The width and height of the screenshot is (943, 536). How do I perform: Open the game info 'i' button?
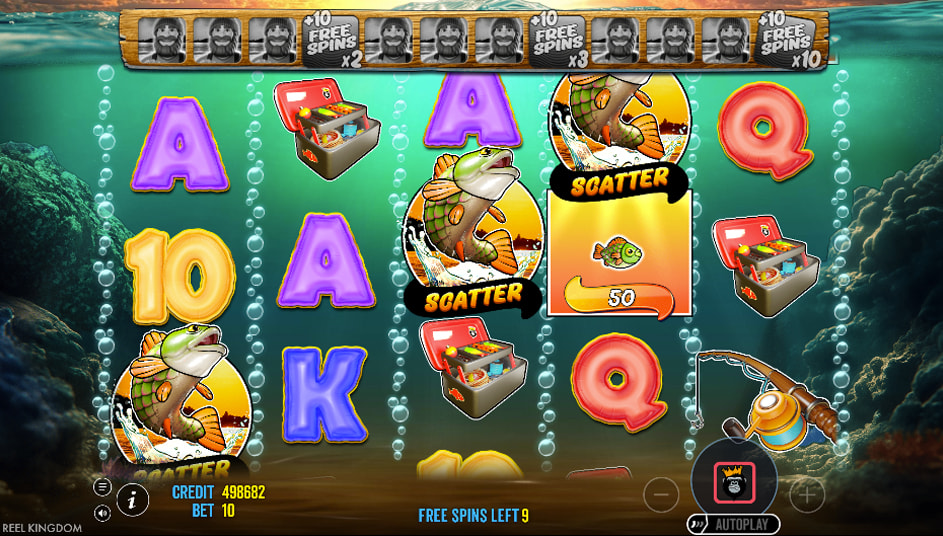(x=132, y=499)
